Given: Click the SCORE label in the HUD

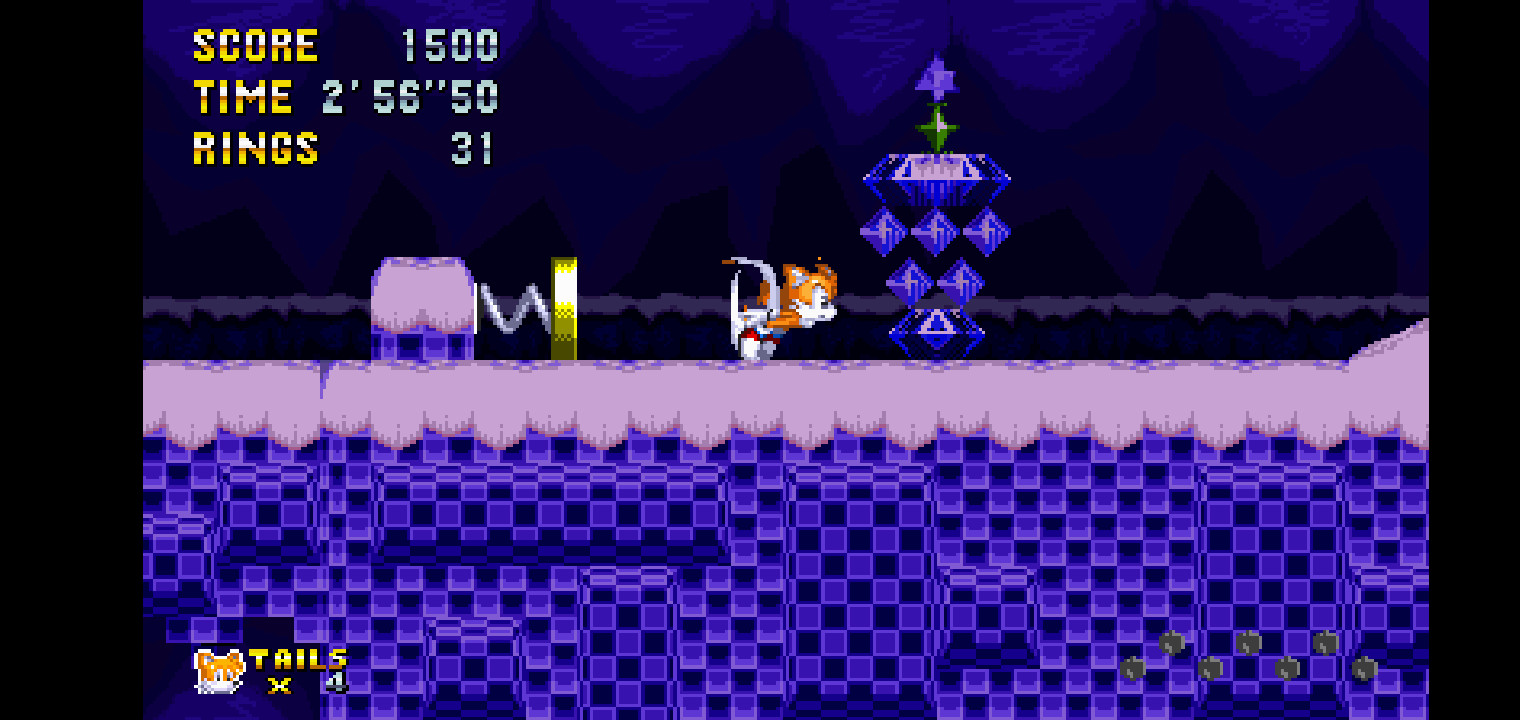Looking at the screenshot, I should [253, 43].
